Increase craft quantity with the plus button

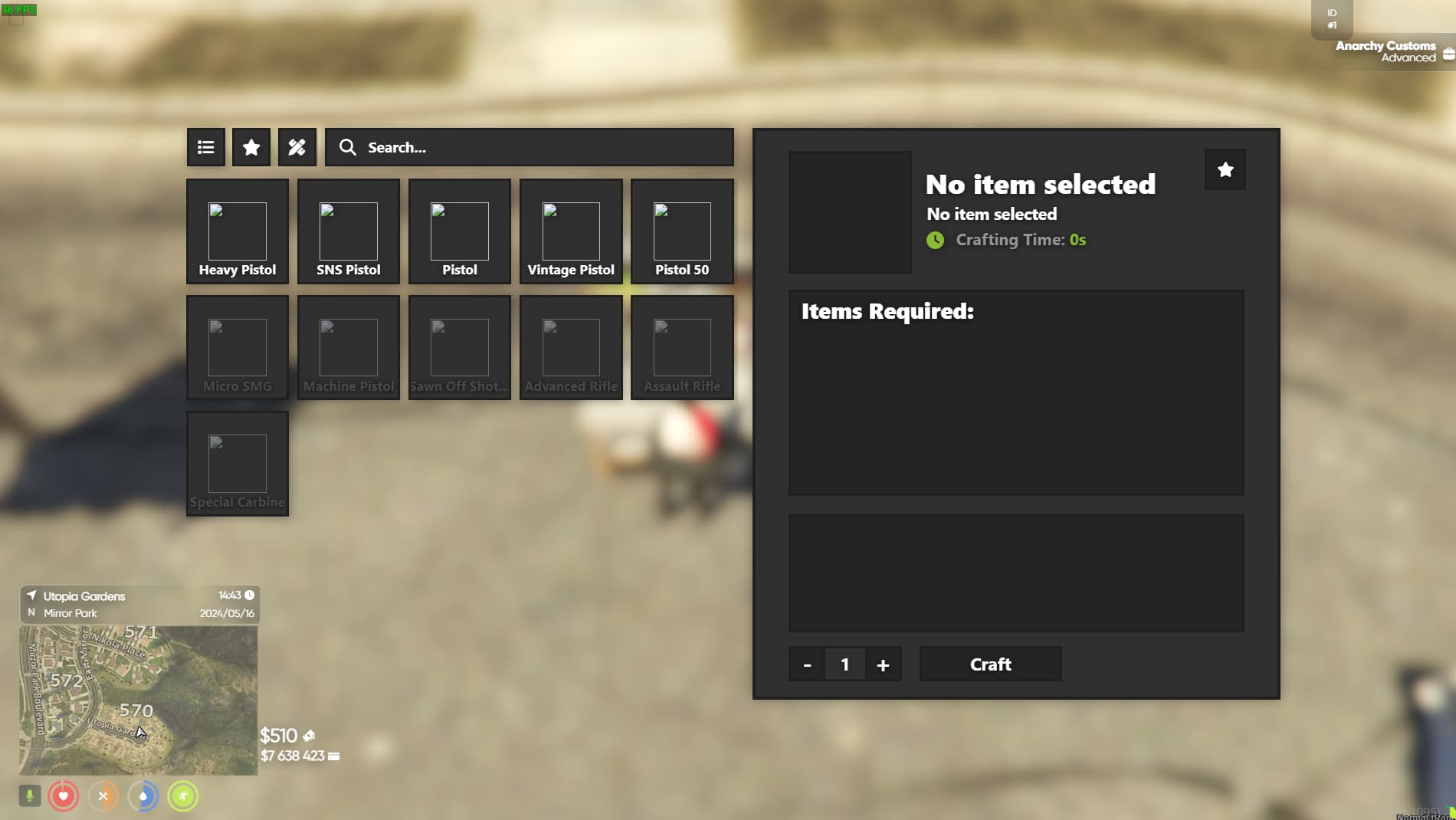883,664
